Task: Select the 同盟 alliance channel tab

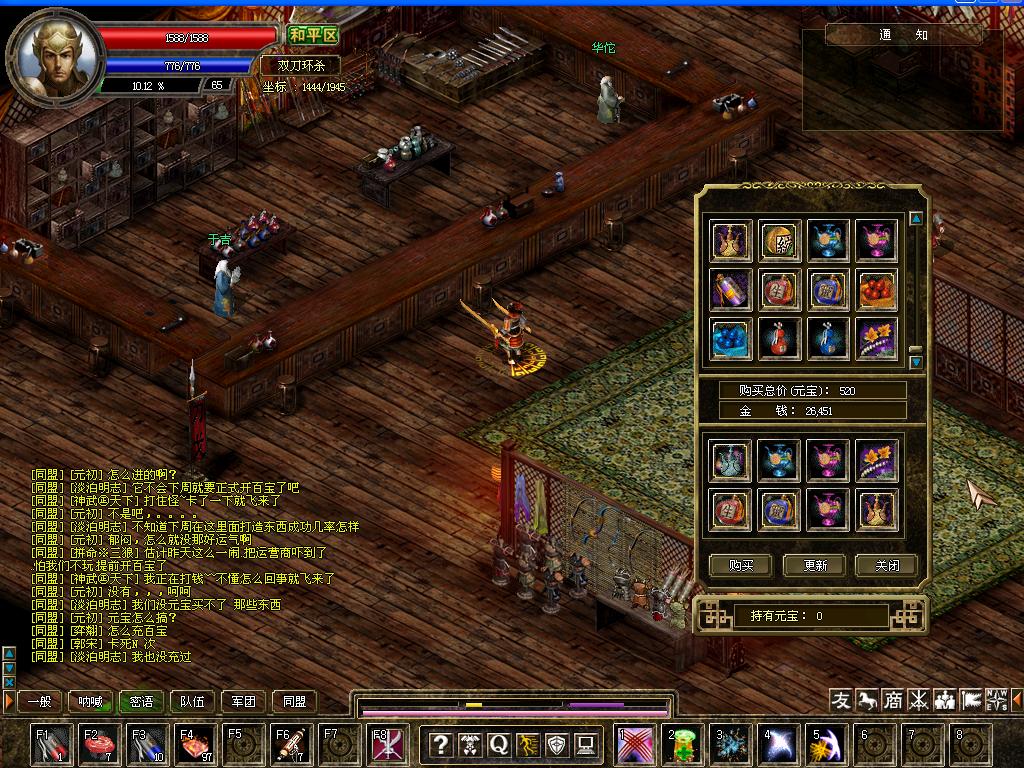Action: point(294,702)
